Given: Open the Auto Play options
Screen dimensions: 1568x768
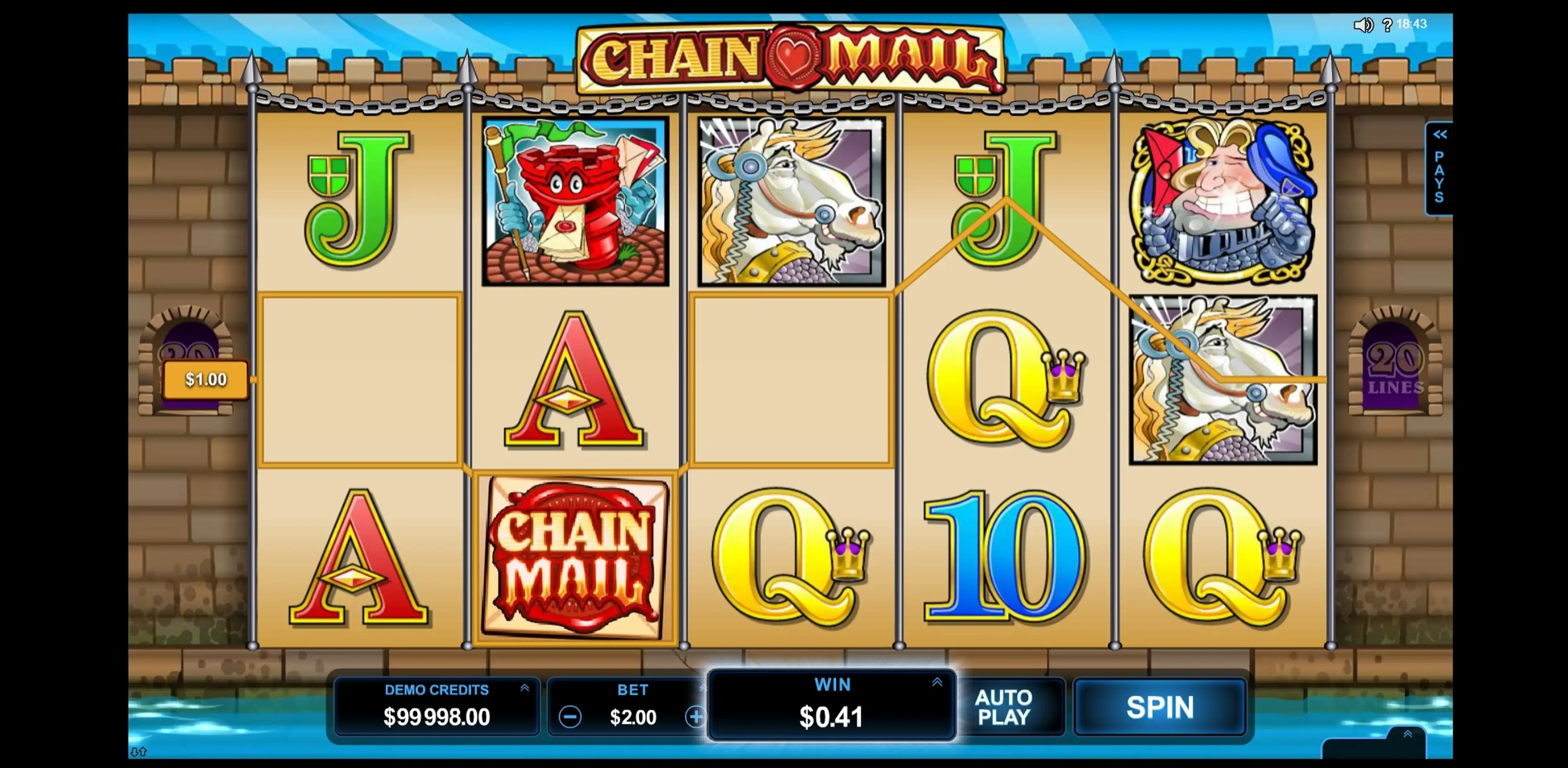Looking at the screenshot, I should pyautogui.click(x=1004, y=707).
